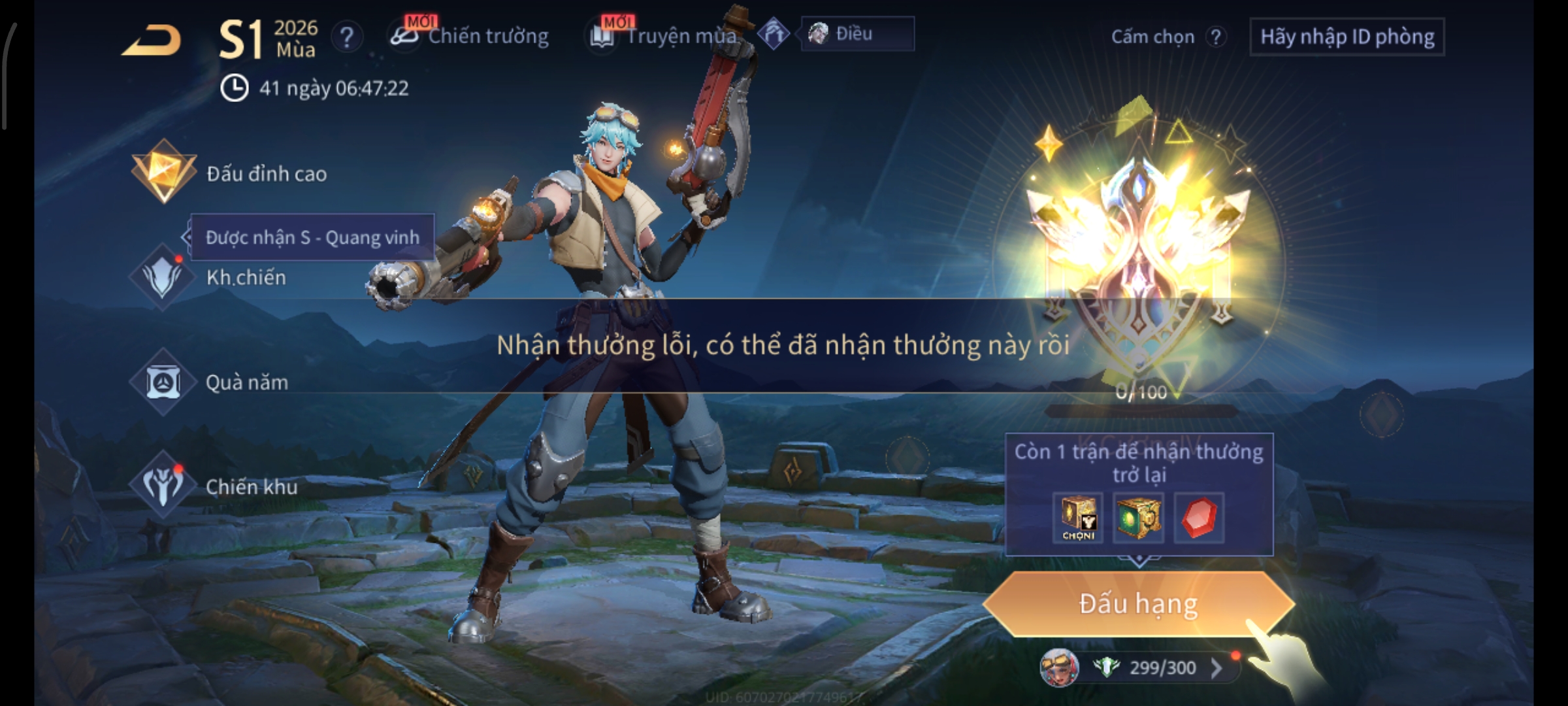This screenshot has width=1568, height=706.
Task: Start ranked match with Đấu hạng
Action: 1138,604
